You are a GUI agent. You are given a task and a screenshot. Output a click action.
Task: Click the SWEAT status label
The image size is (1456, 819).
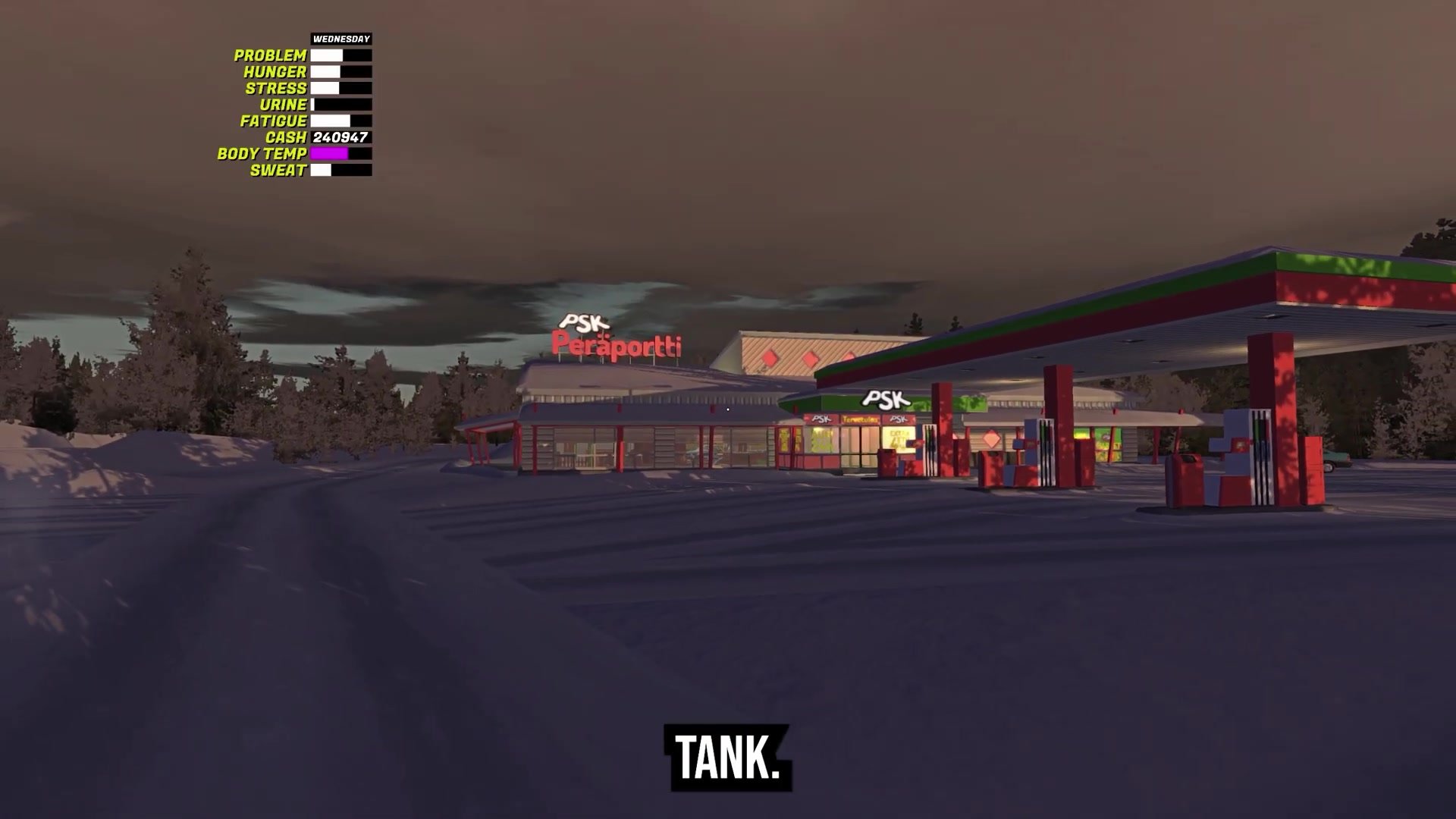277,170
